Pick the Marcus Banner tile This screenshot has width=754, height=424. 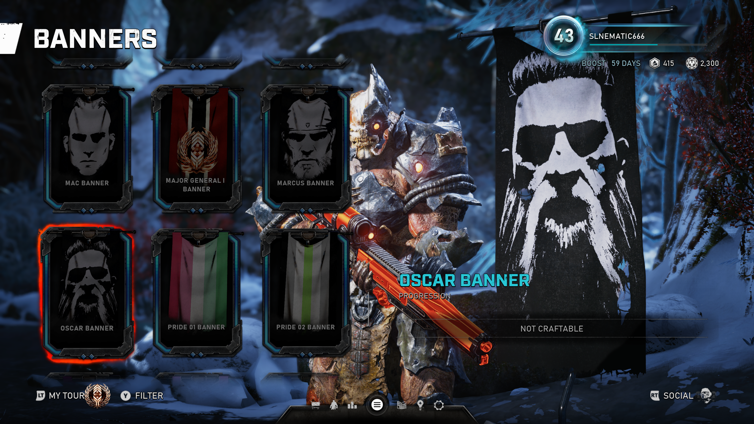(x=305, y=147)
